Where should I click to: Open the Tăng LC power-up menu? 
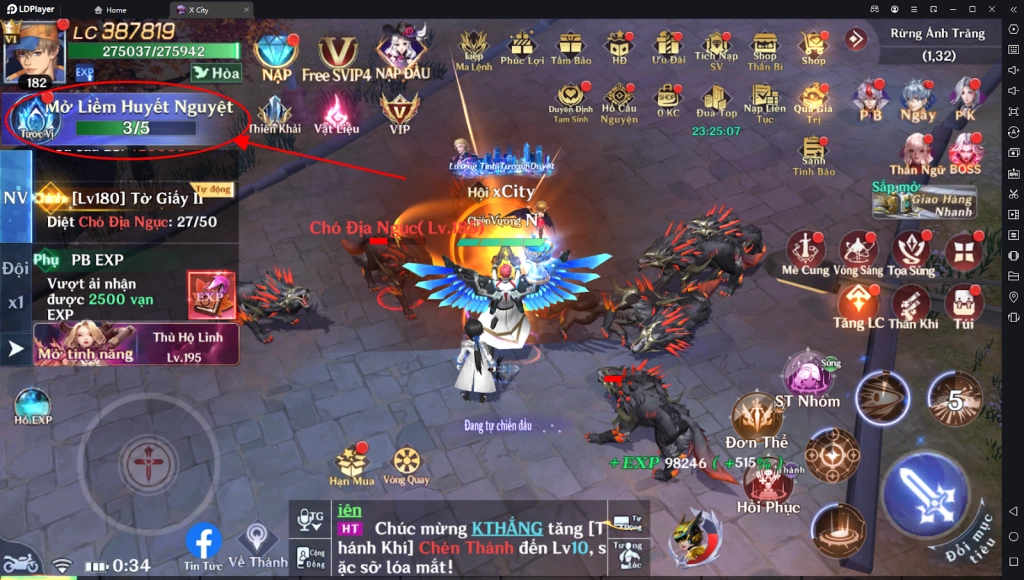point(858,304)
